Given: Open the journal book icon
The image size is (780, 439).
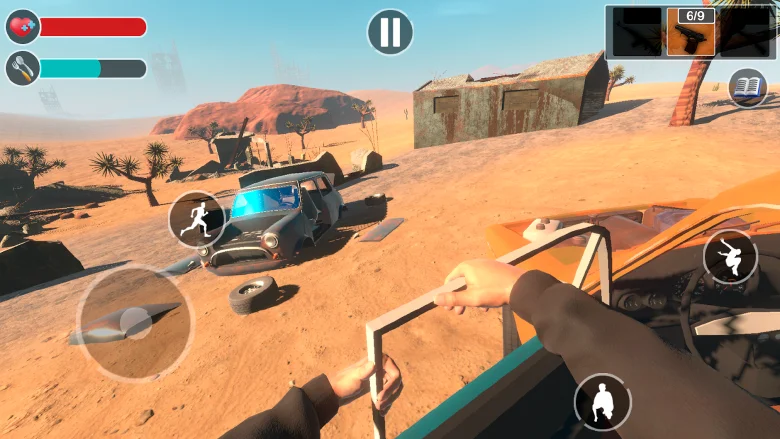Looking at the screenshot, I should tap(747, 88).
